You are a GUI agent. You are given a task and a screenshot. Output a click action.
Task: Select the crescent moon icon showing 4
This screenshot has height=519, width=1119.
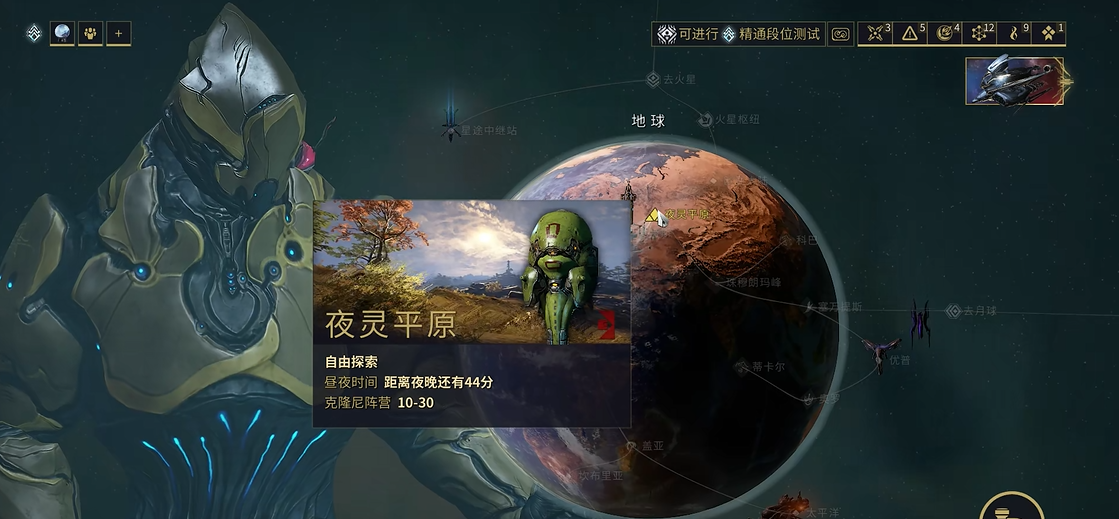[945, 34]
